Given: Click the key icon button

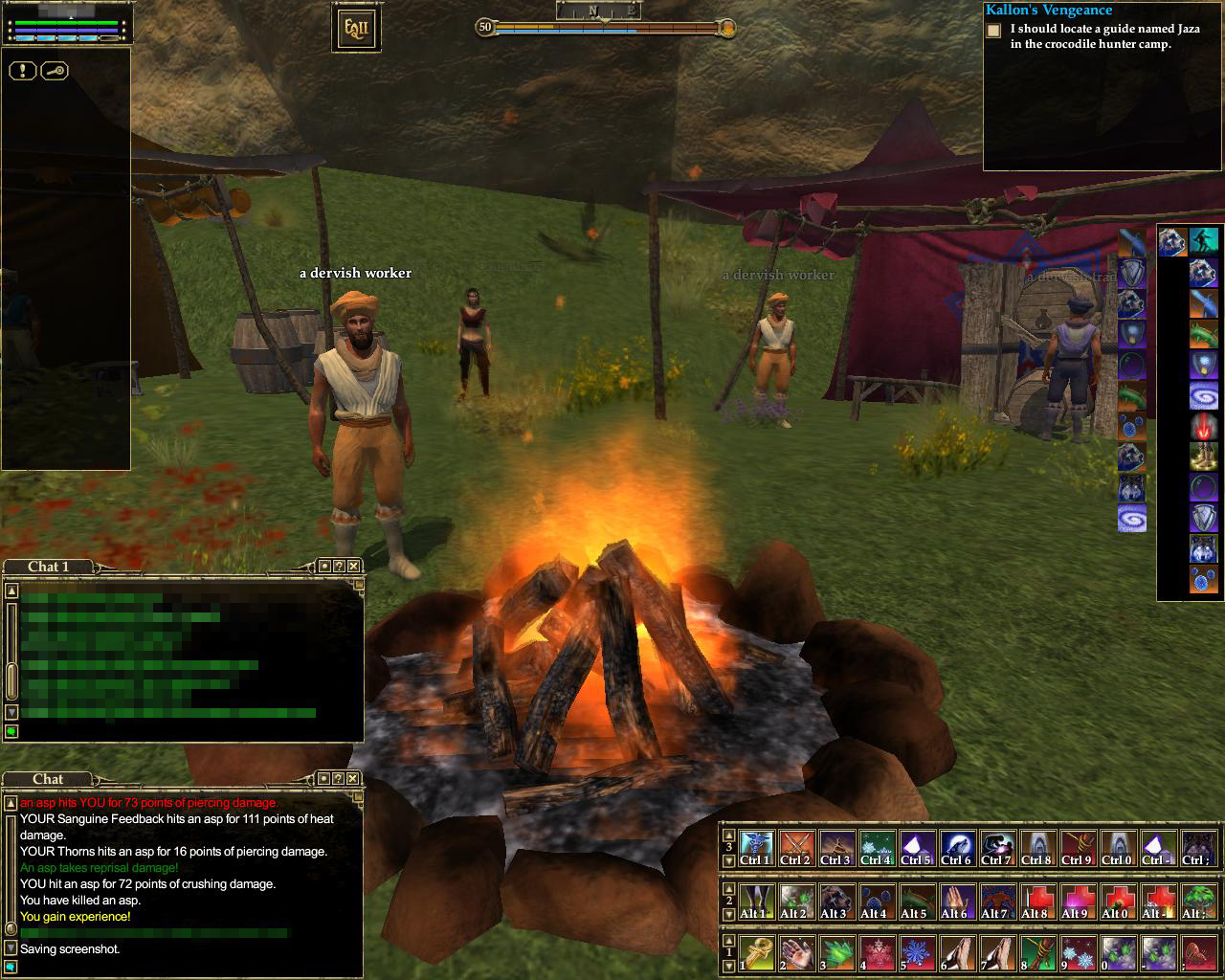Looking at the screenshot, I should coord(54,71).
